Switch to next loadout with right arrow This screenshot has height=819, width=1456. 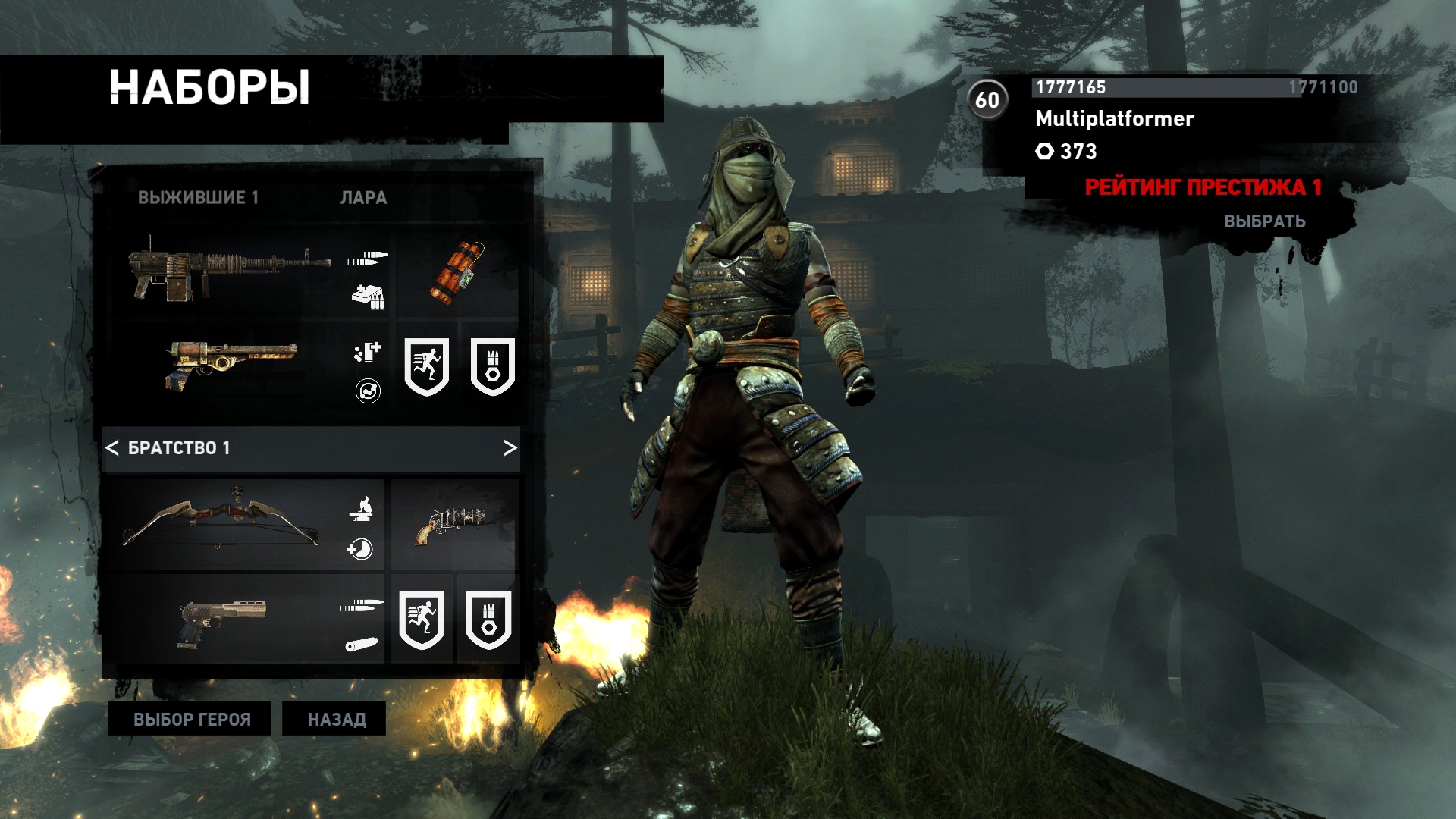510,448
